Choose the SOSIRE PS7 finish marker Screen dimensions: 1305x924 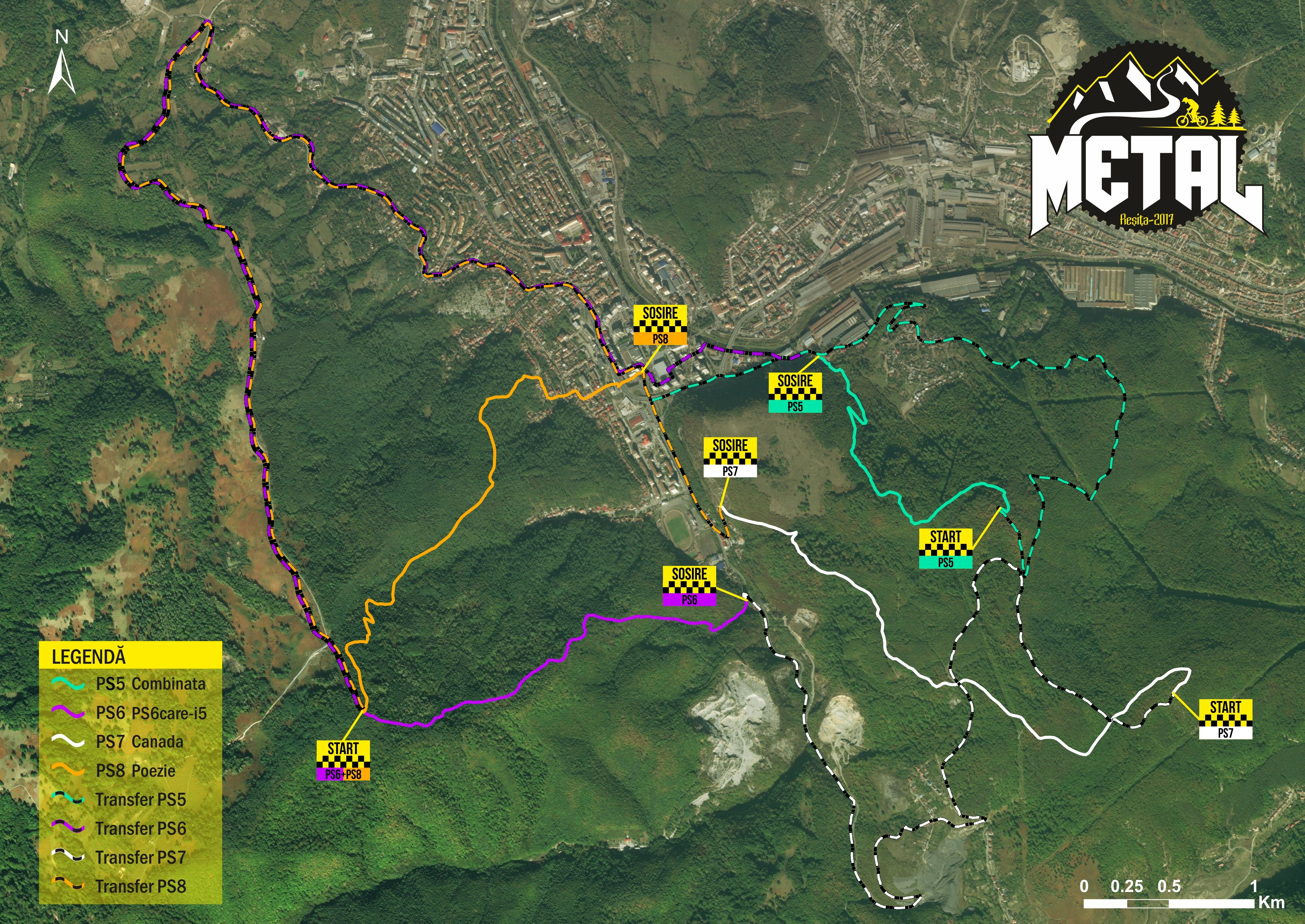[730, 457]
